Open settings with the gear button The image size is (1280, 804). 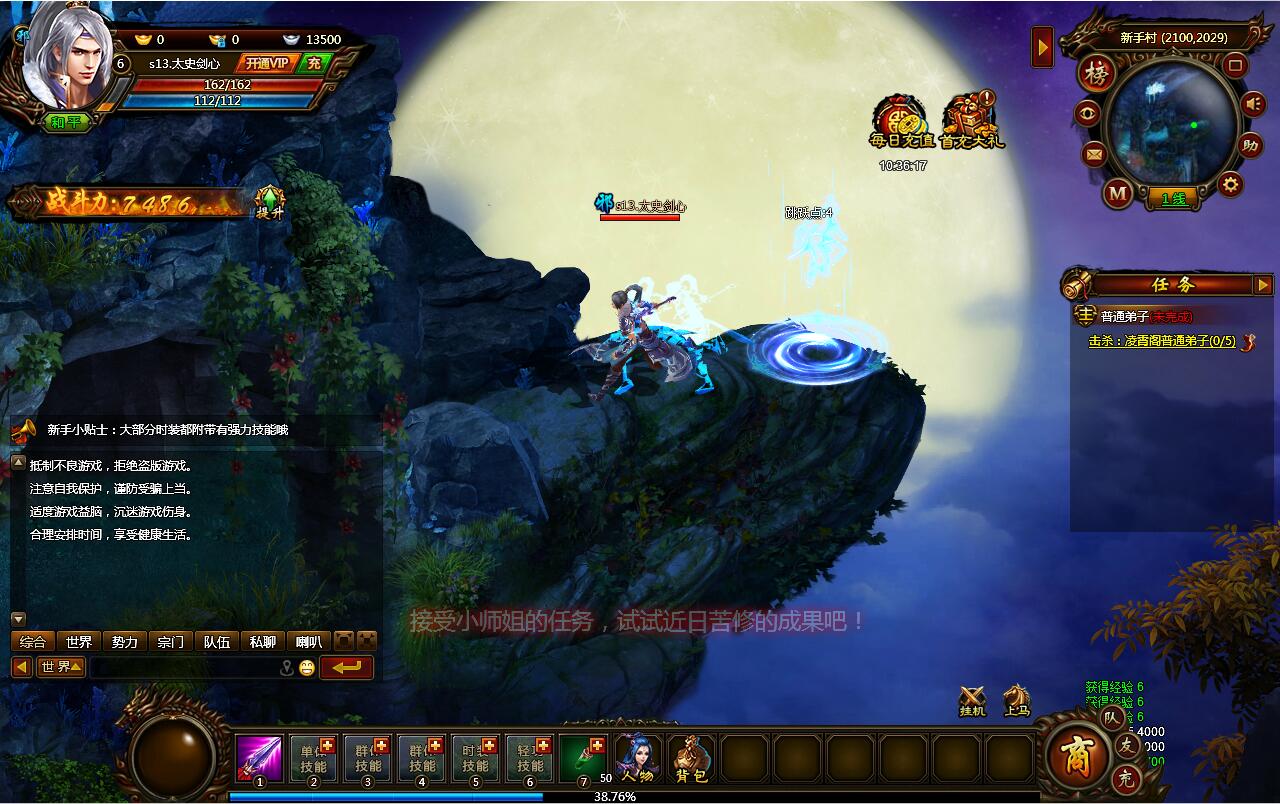[x=1229, y=184]
